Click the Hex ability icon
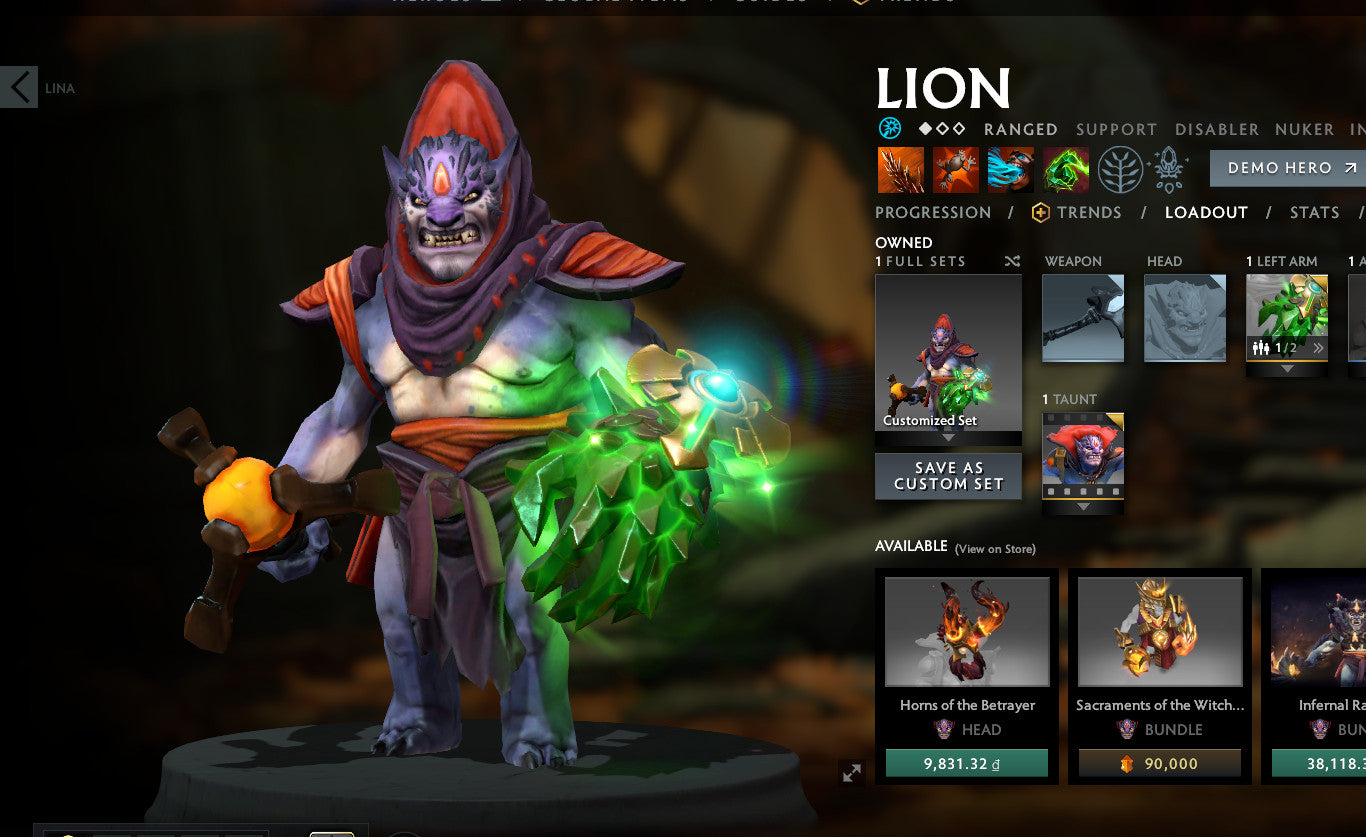This screenshot has height=837, width=1366. coord(956,168)
